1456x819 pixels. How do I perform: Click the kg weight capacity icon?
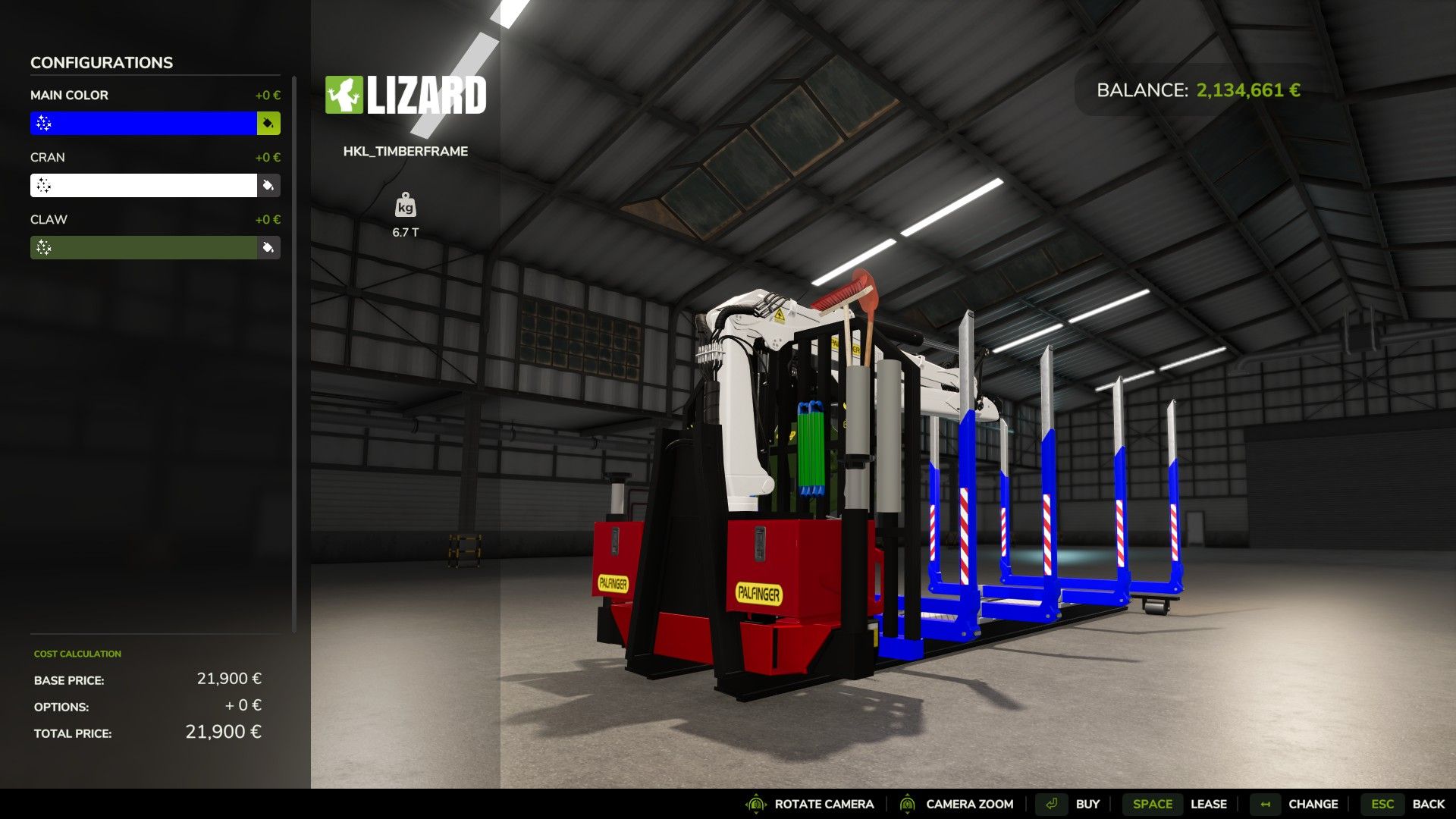[406, 207]
